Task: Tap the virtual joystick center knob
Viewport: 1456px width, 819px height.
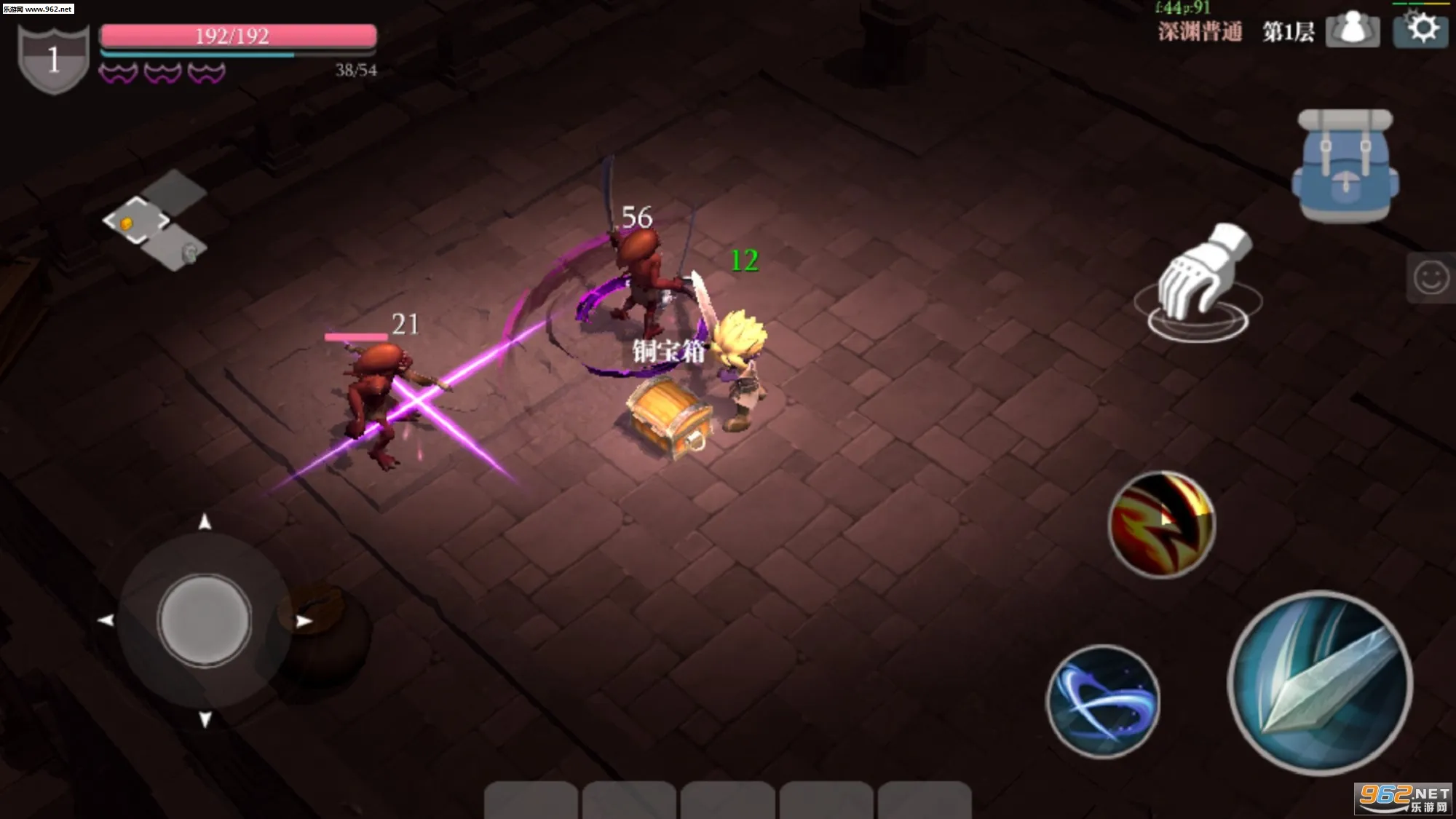Action: (x=205, y=620)
